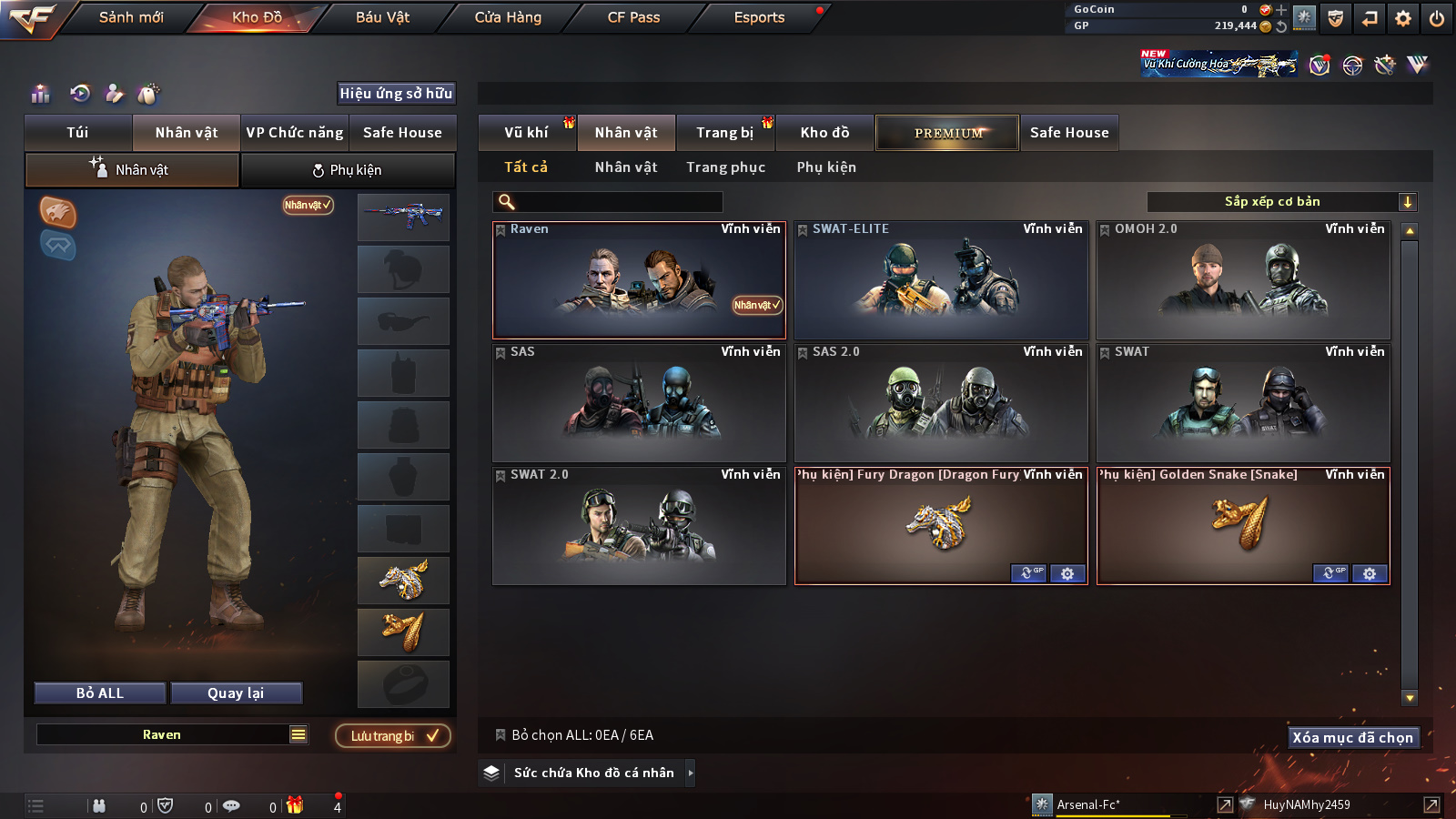Viewport: 1456px width, 819px height.
Task: Open the Báu Vật tab
Action: point(382,17)
